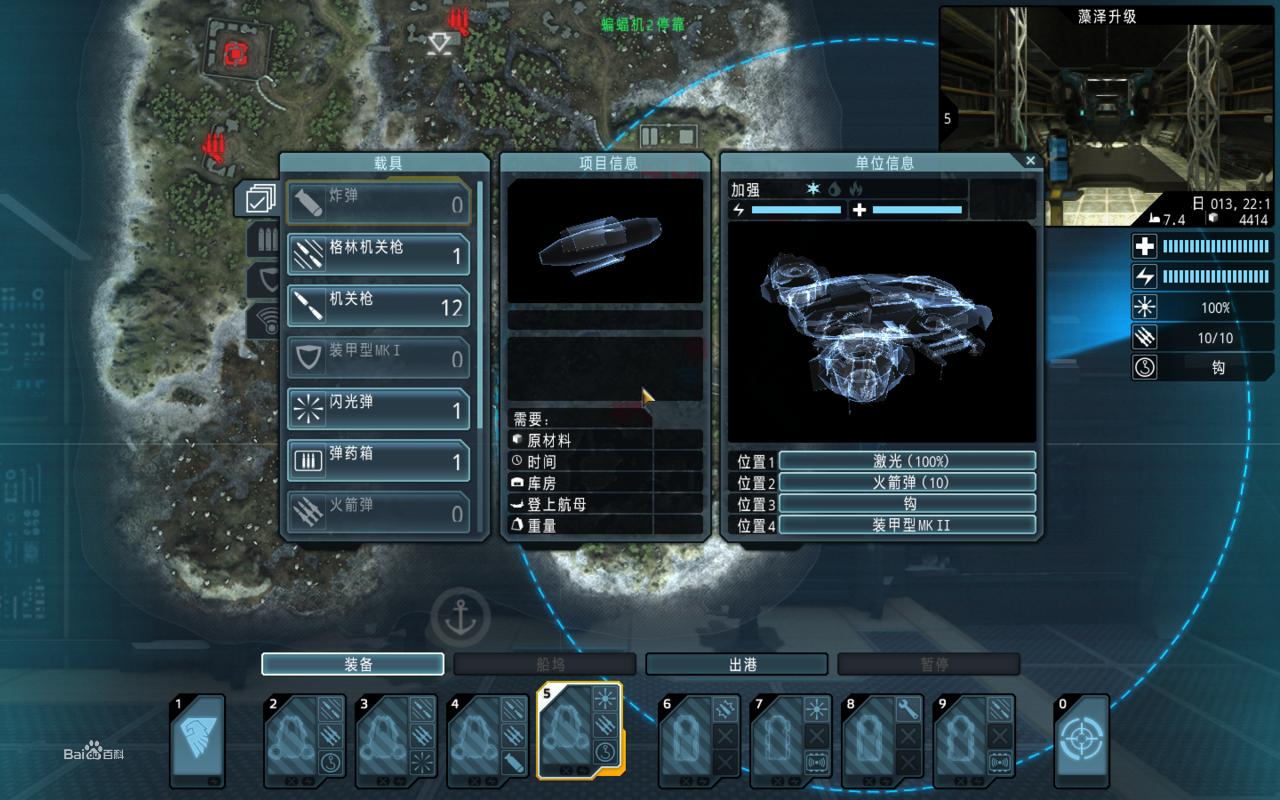Image resolution: width=1280 pixels, height=800 pixels.
Task: Select the crosshair unit slot 0
Action: (1082, 741)
